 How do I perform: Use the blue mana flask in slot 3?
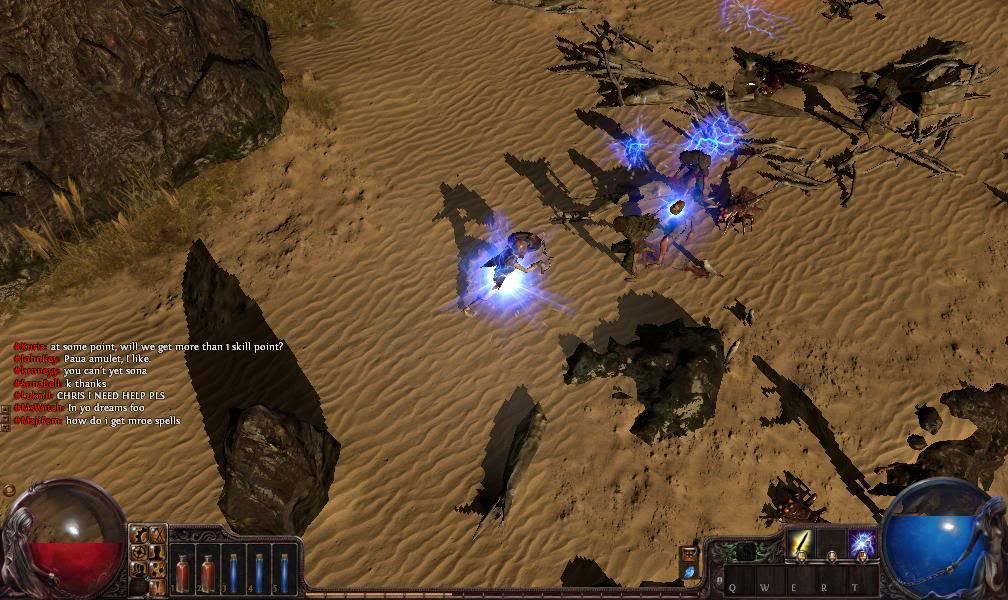233,571
